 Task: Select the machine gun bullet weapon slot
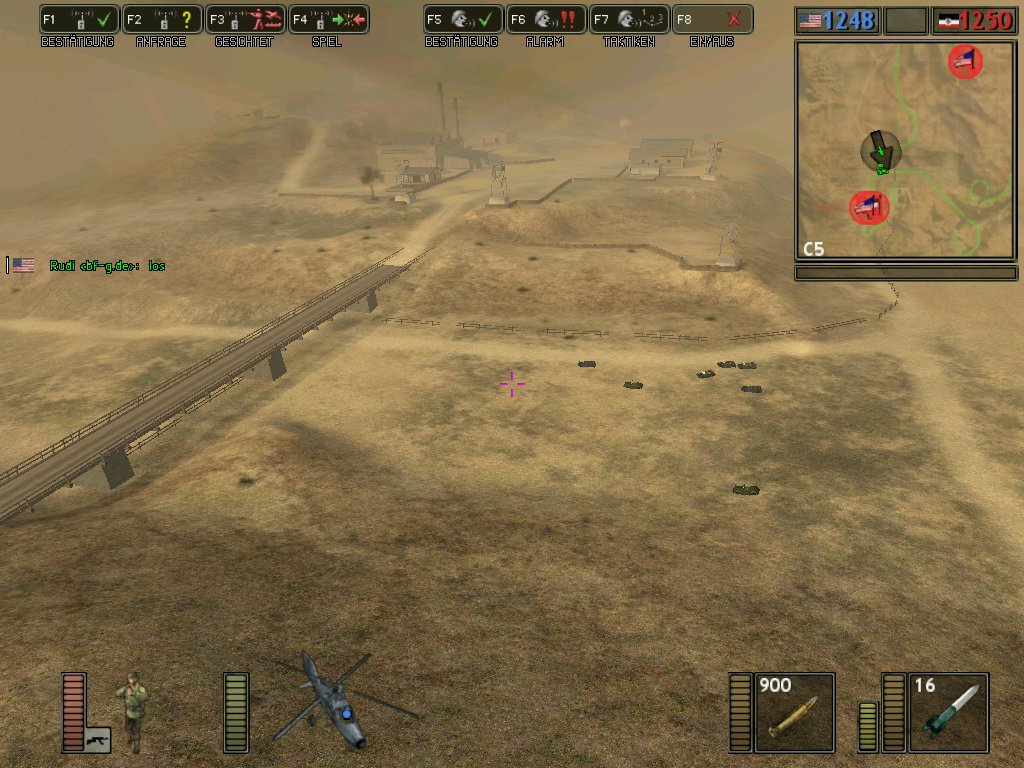tap(794, 712)
